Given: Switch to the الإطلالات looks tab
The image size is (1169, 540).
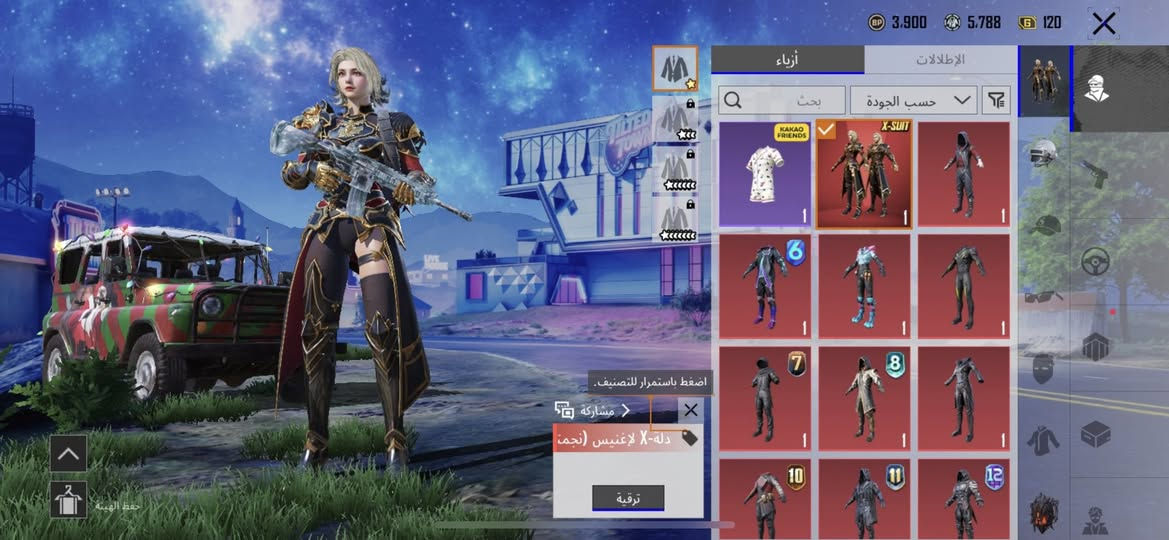Looking at the screenshot, I should (x=940, y=59).
